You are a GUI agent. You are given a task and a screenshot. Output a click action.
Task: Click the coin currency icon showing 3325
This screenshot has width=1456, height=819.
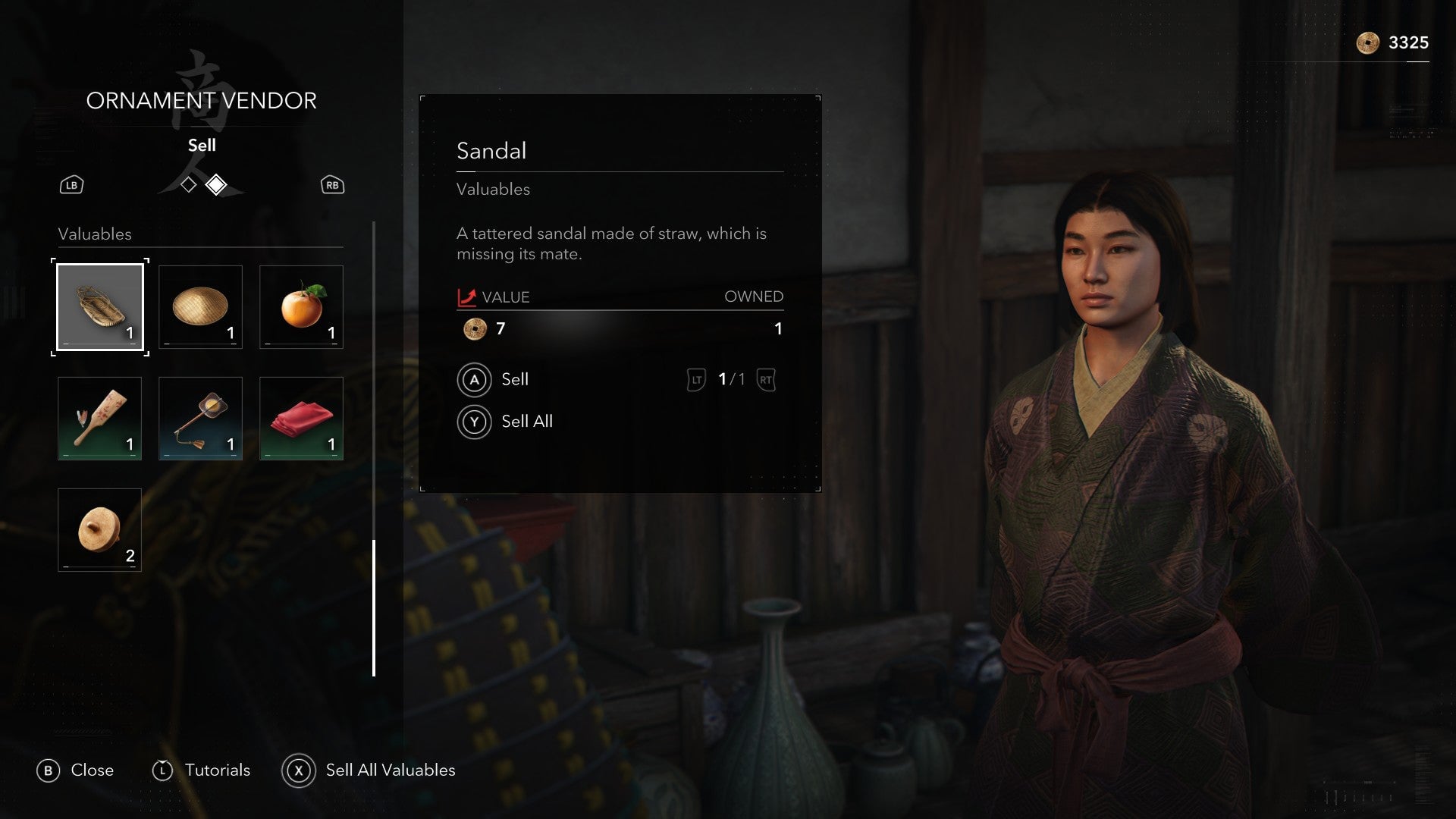(x=1370, y=43)
